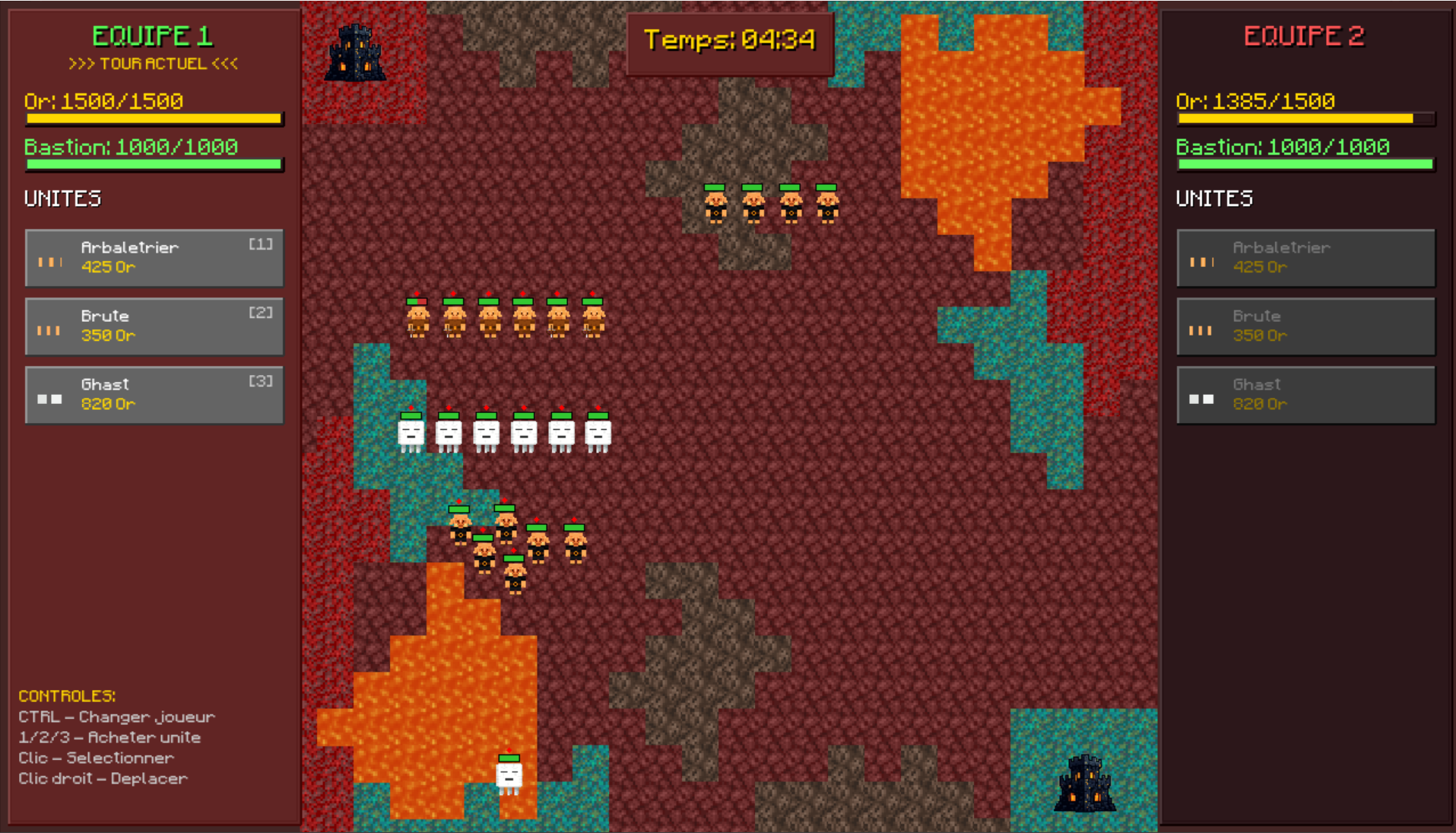Click the Temps 04:34 timer display
The width and height of the screenshot is (1456, 833).
[x=728, y=42]
